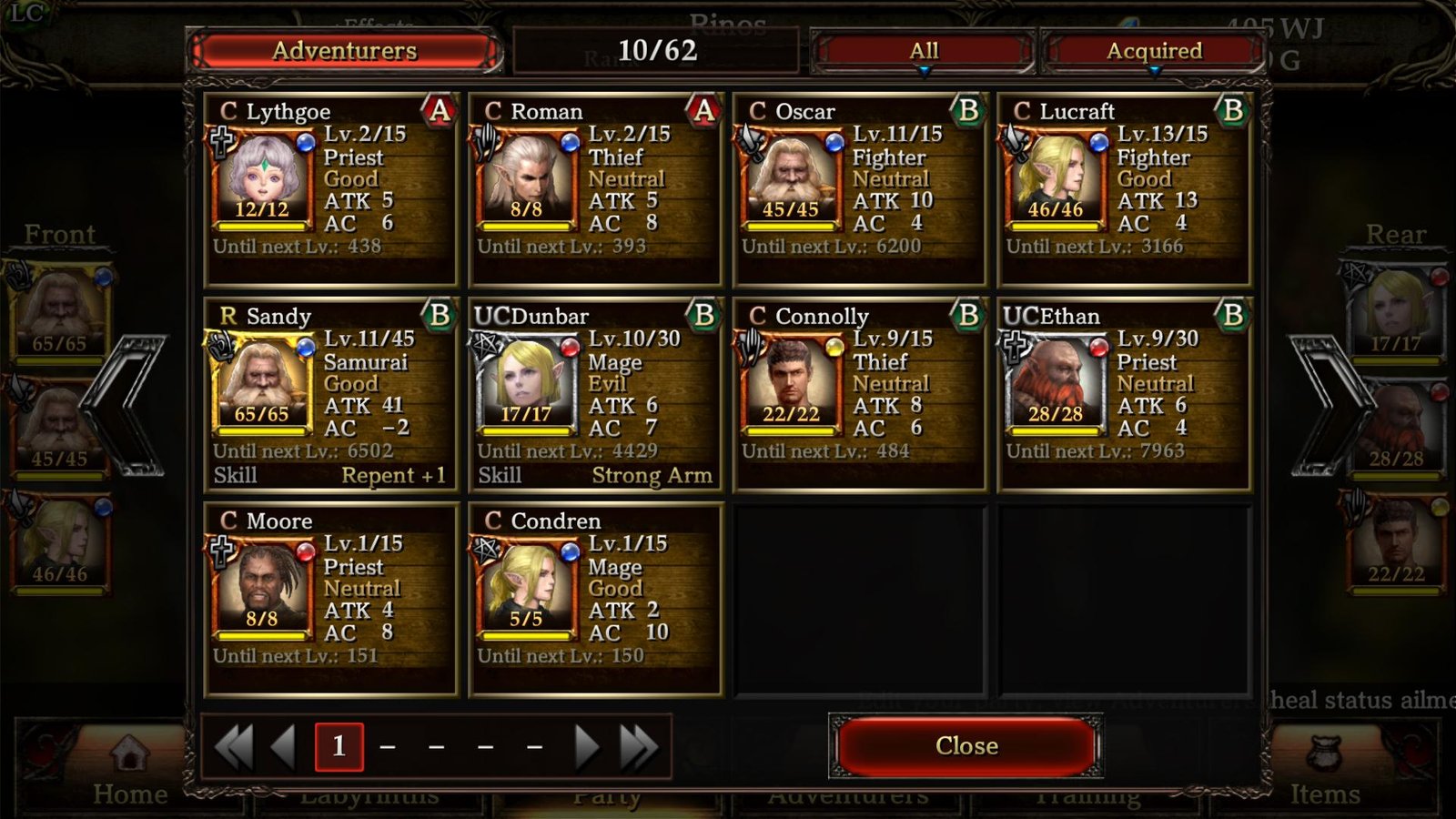Pick Lucraft the elf fighter
The width and height of the screenshot is (1456, 819).
point(1125,189)
